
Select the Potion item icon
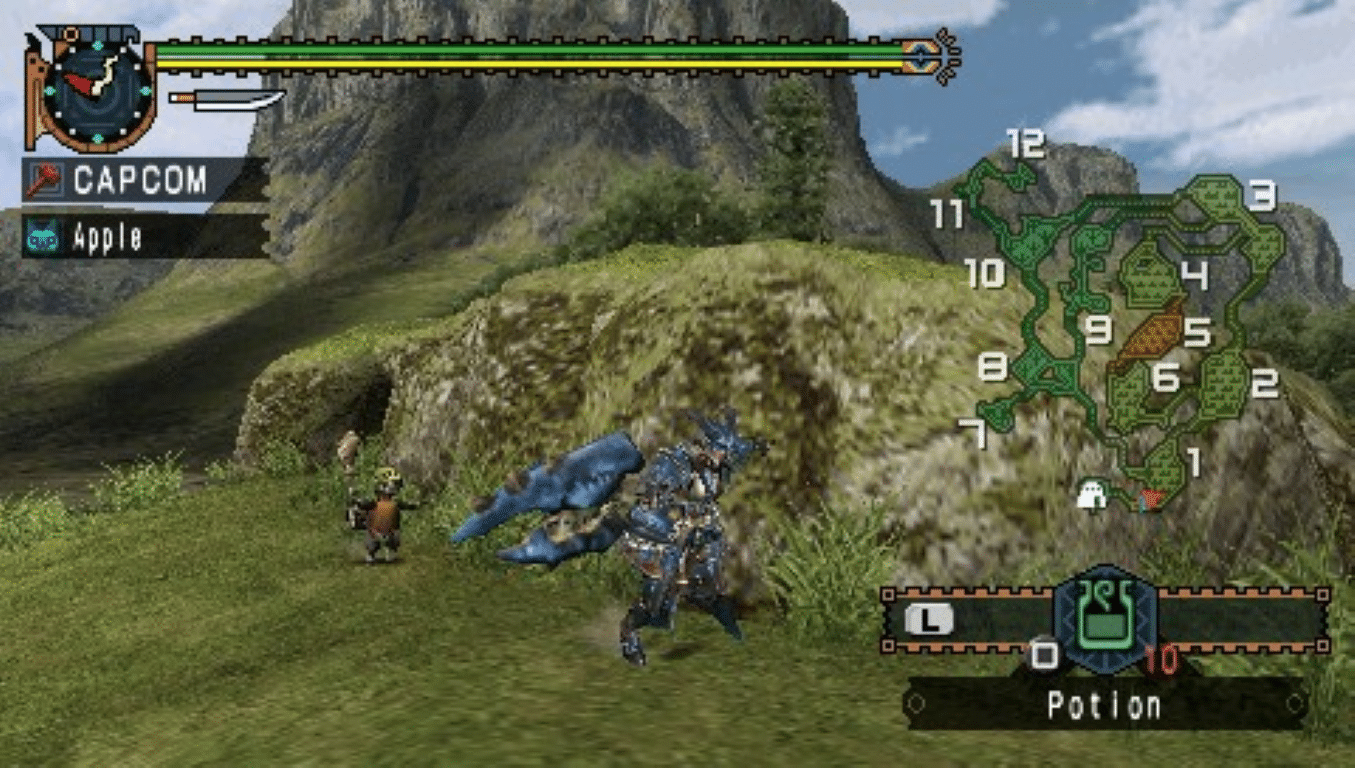coord(1104,620)
